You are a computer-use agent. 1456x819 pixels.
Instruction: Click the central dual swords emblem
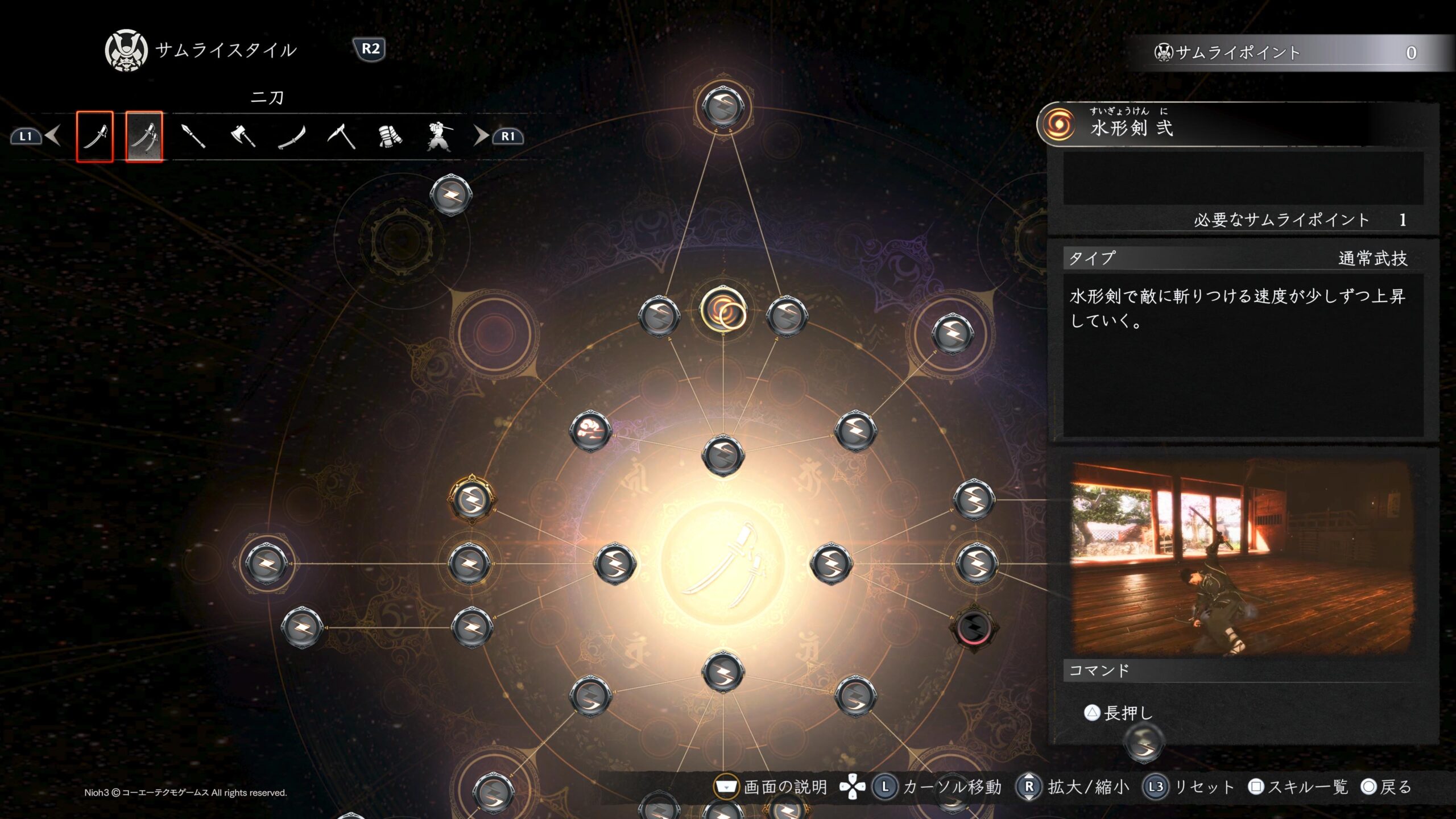[723, 564]
